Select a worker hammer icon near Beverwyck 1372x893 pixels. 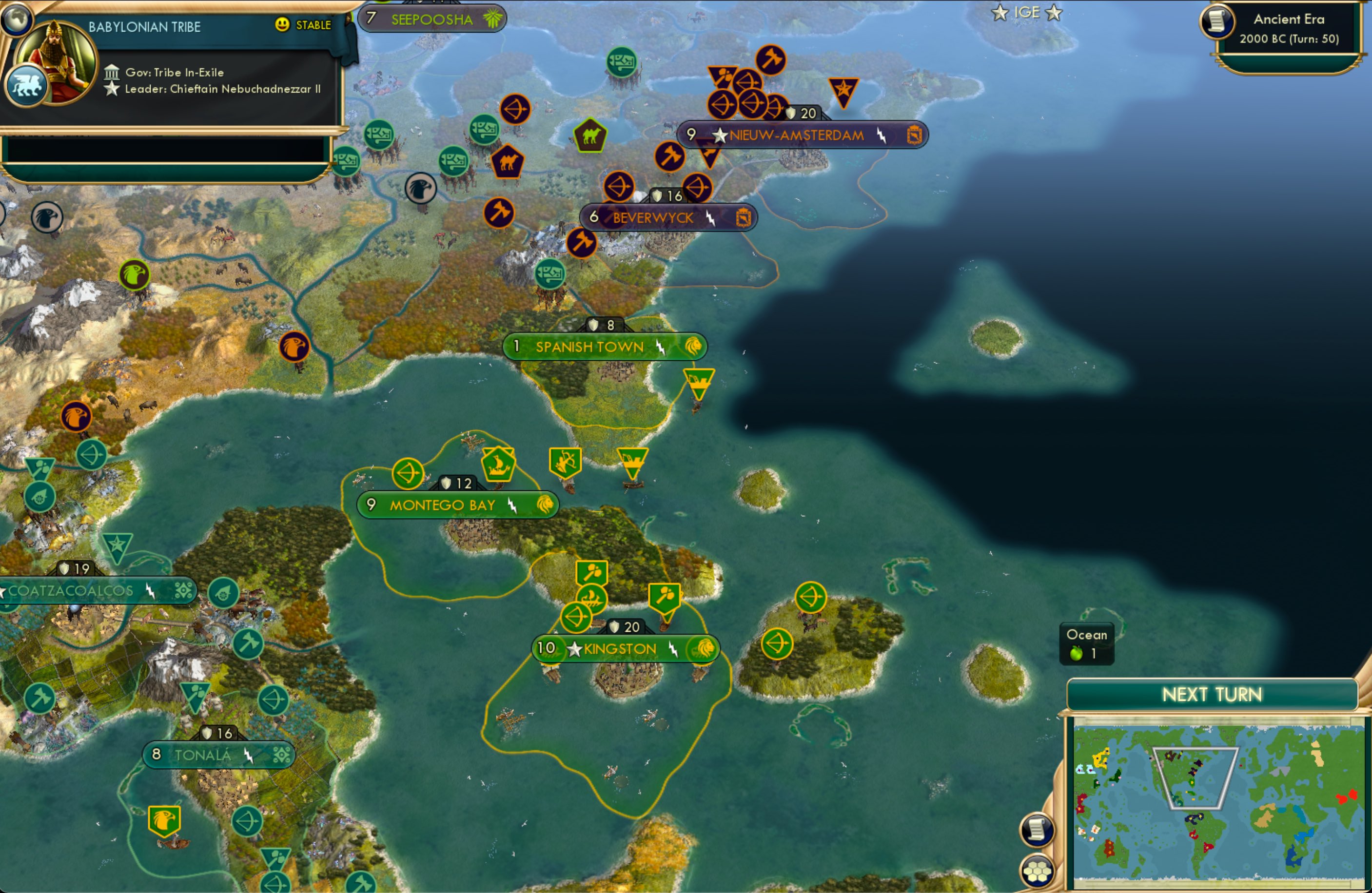(582, 242)
